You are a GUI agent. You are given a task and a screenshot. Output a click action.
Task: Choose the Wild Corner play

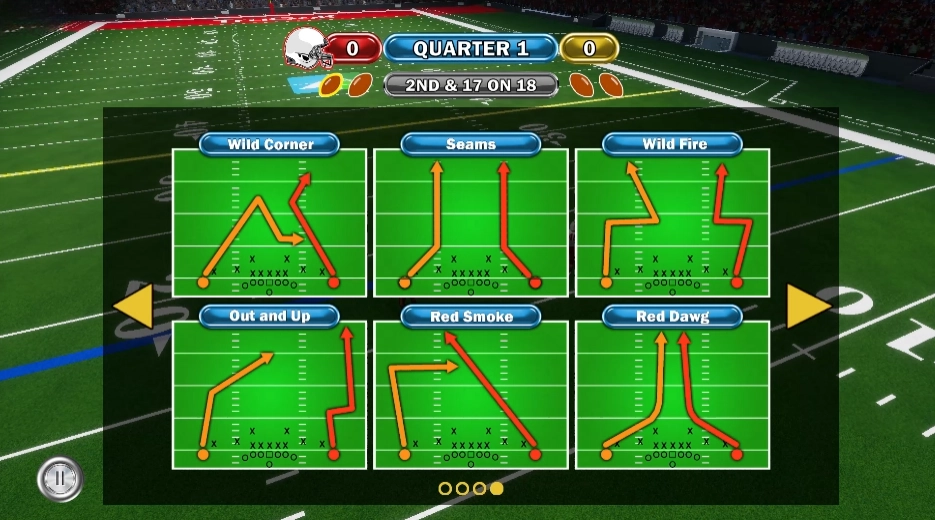[270, 222]
